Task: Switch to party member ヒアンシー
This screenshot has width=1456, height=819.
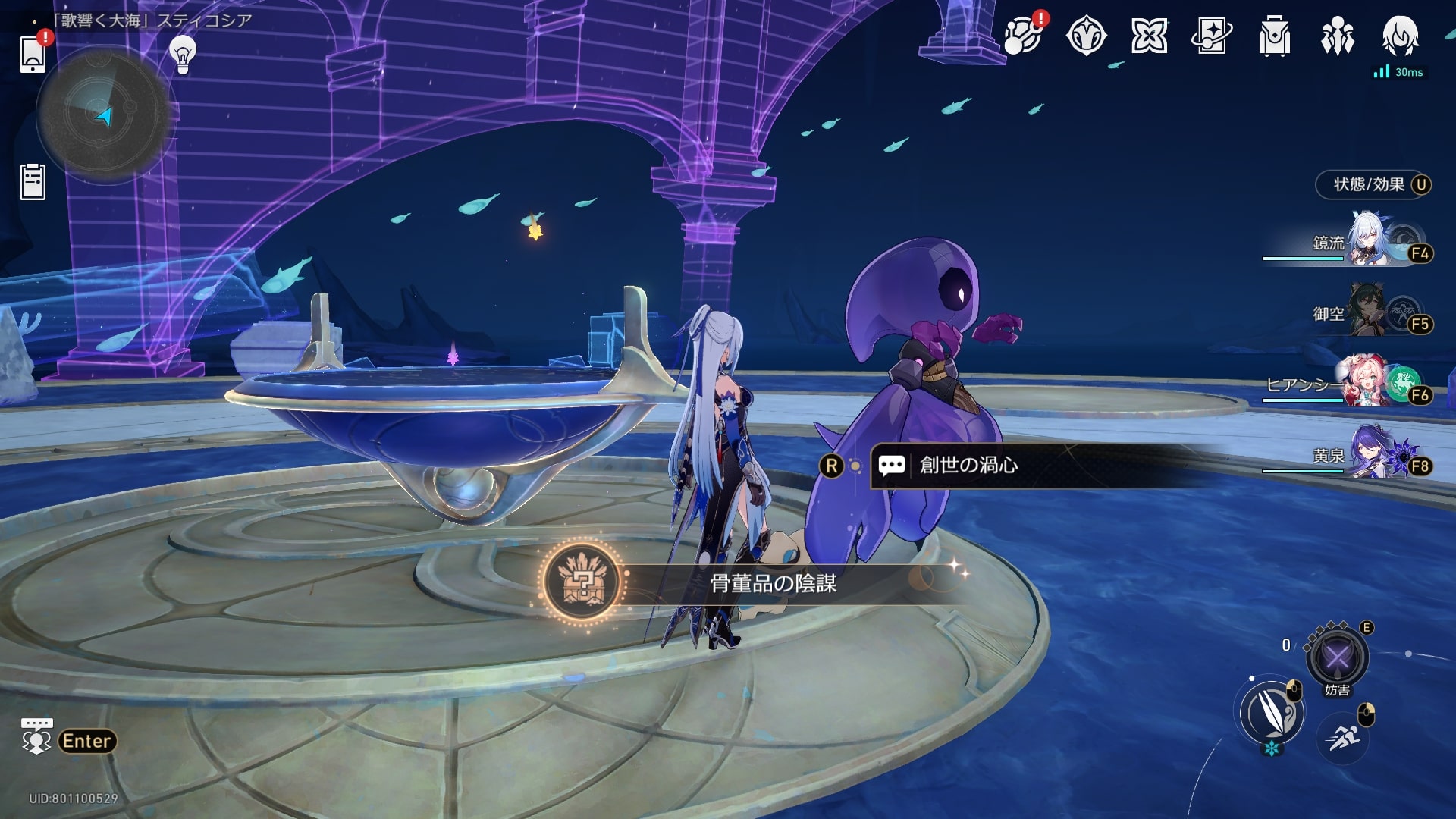Action: [x=1365, y=384]
